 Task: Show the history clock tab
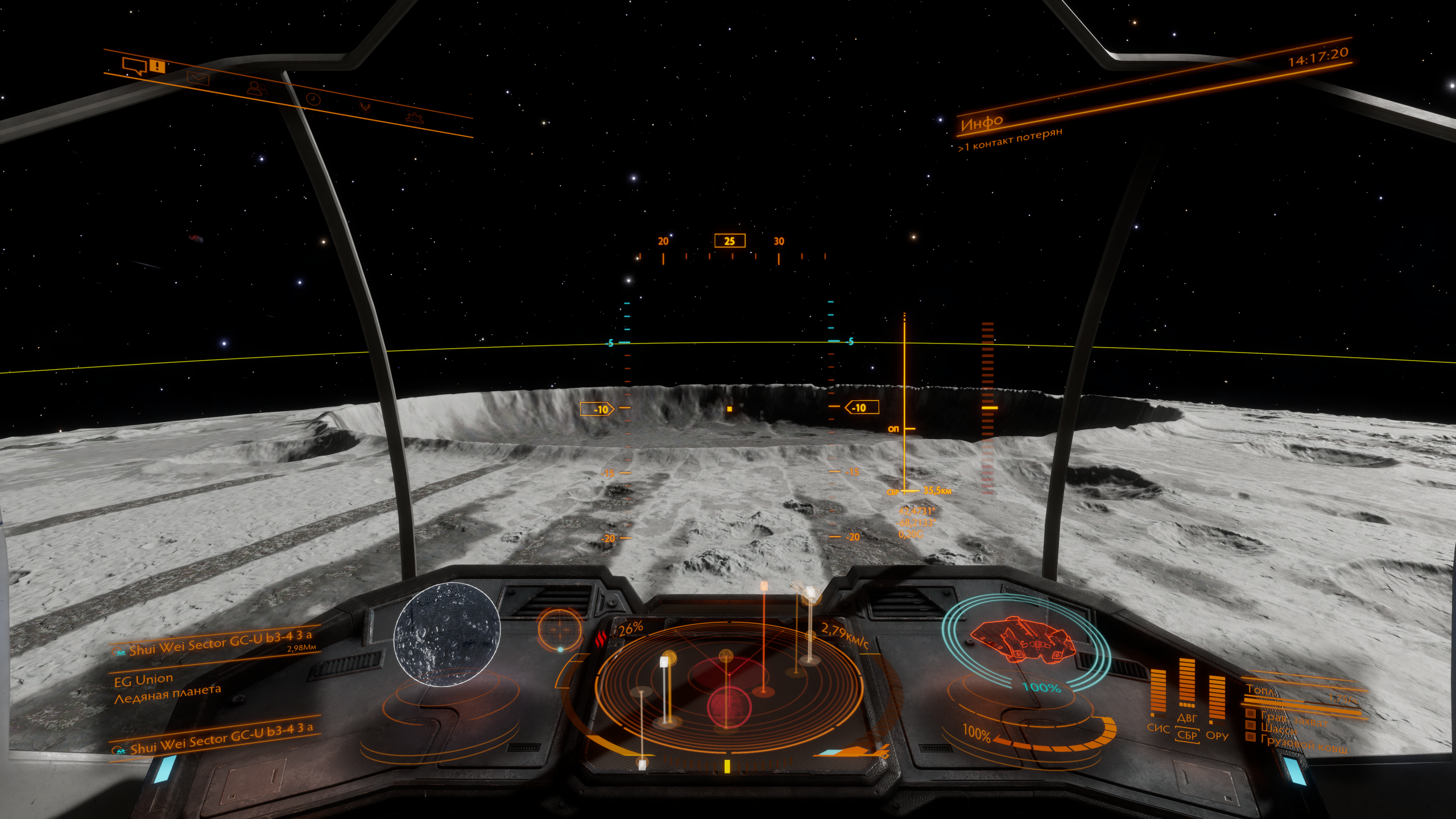313,99
